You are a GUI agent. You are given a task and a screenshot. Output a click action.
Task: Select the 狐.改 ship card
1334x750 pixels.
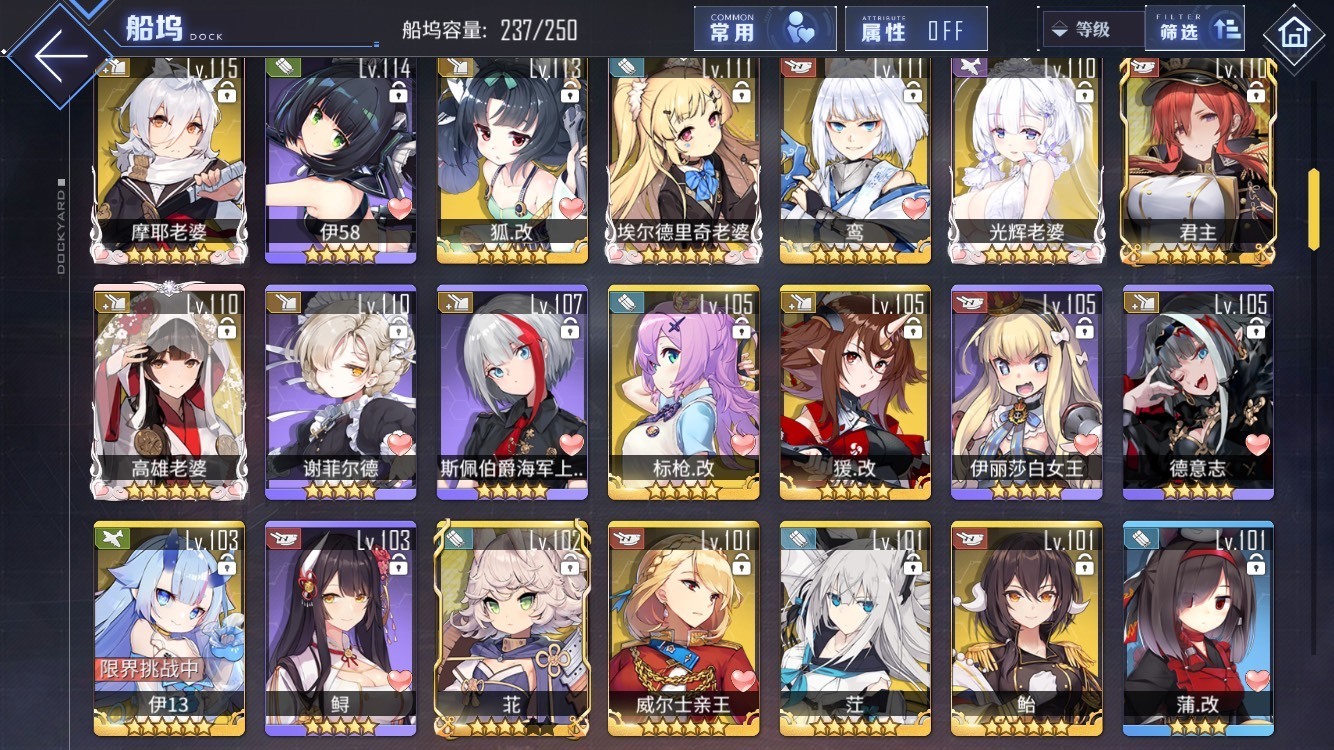point(512,160)
